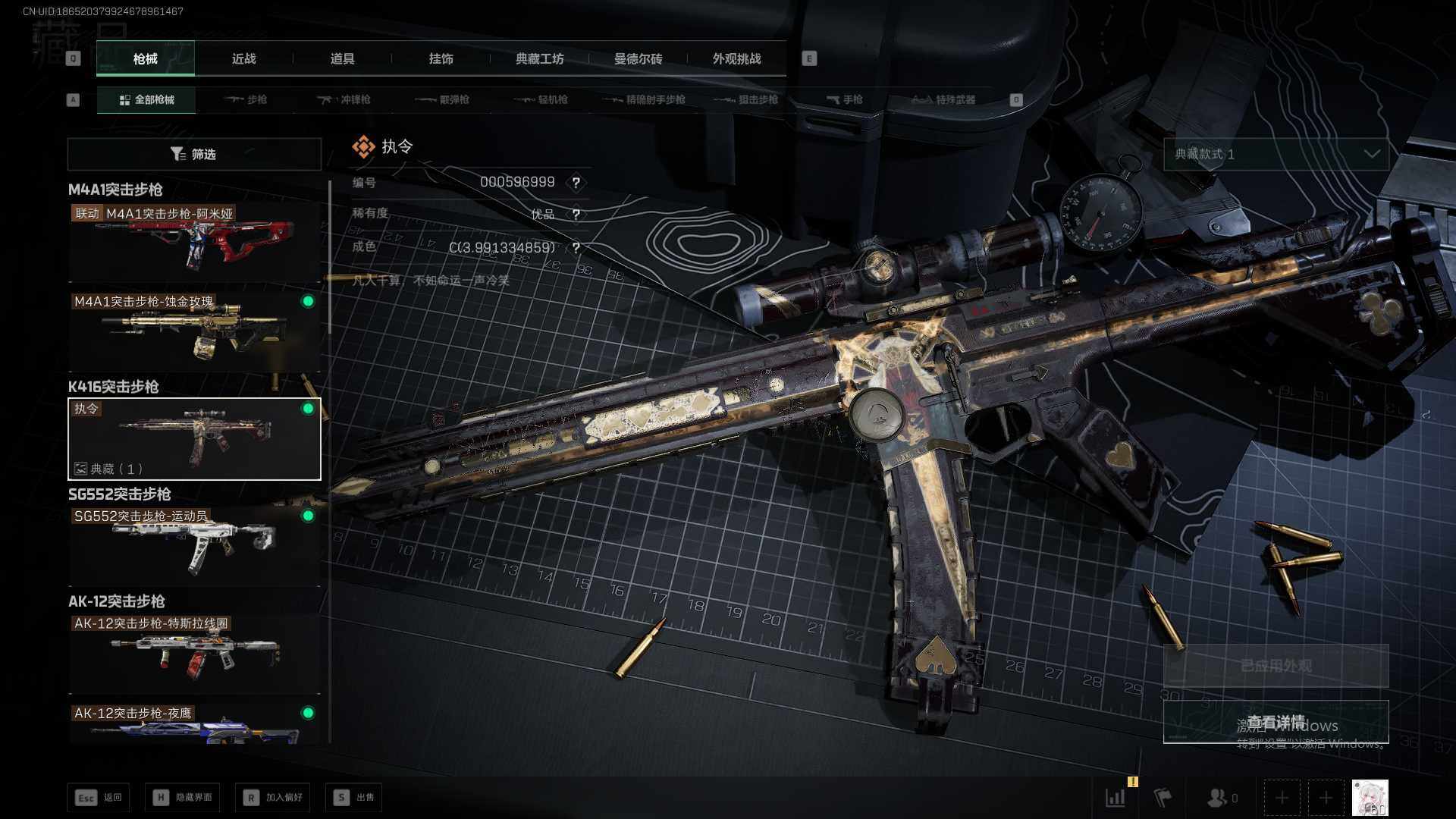Filter the list to 手枪 pistols
The image size is (1456, 819).
pos(845,99)
